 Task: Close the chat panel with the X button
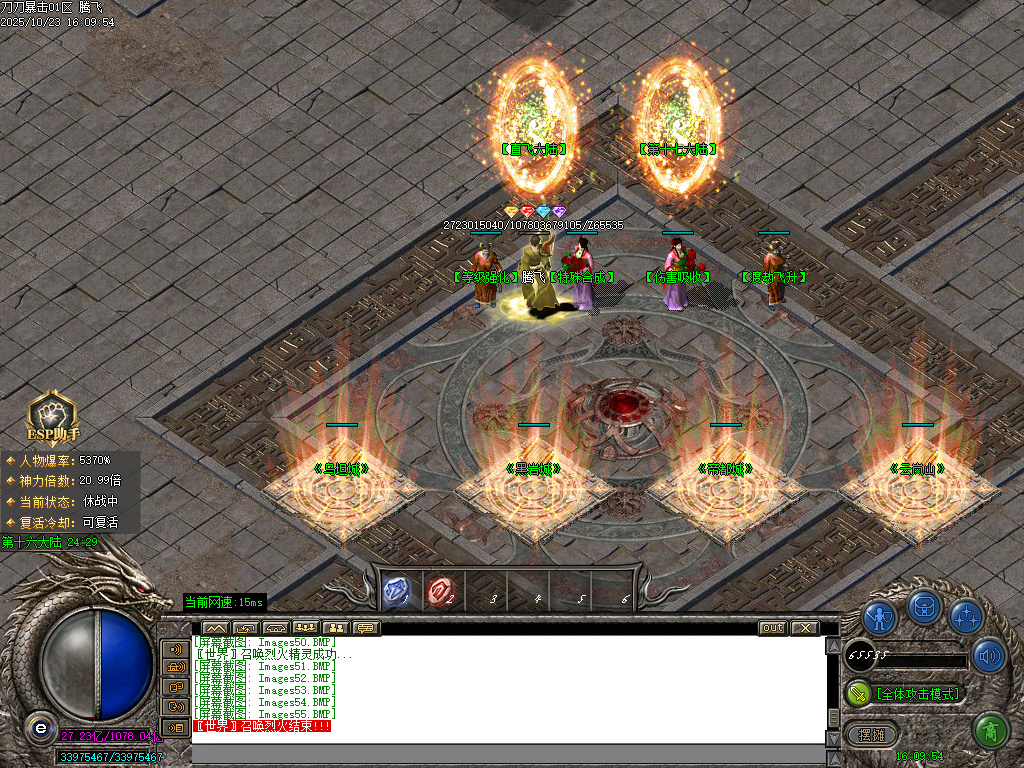(804, 628)
